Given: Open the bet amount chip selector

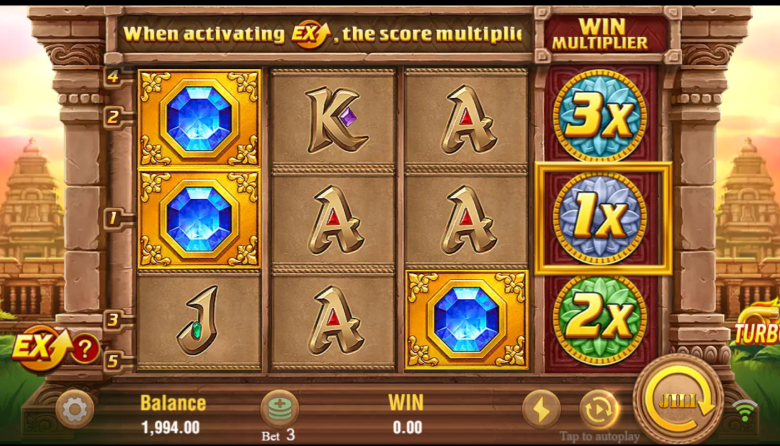Looking at the screenshot, I should point(279,407).
